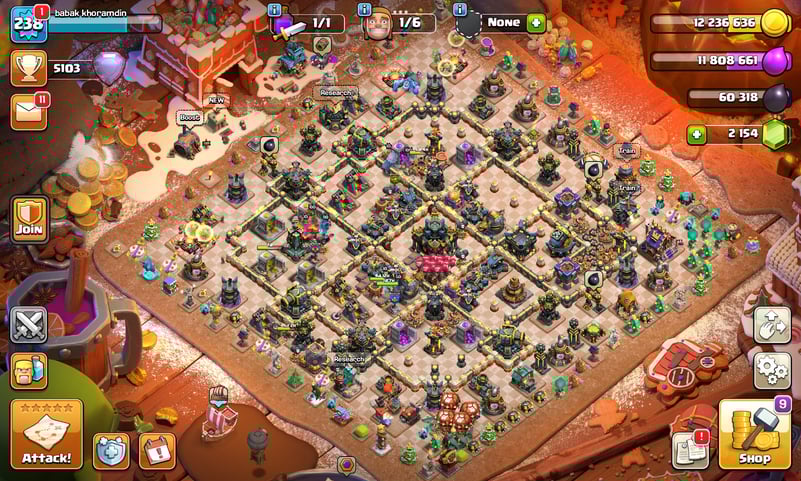801x481 pixels.
Task: Add a shield with the green plus next to None
Action: pos(536,22)
